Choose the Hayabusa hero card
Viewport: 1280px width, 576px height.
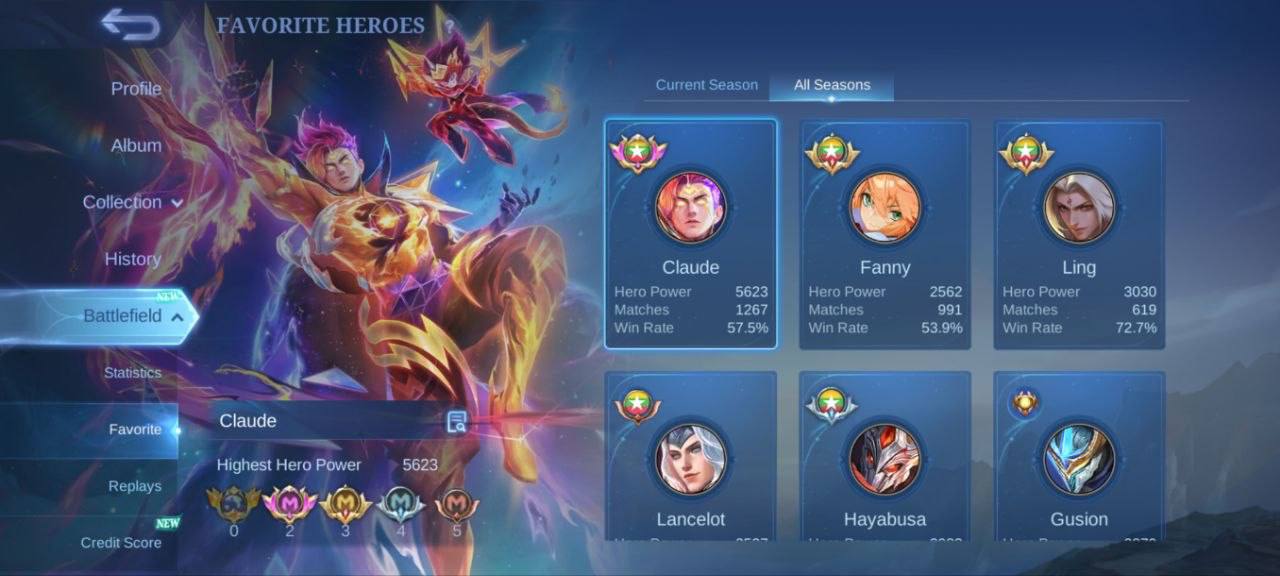[885, 460]
